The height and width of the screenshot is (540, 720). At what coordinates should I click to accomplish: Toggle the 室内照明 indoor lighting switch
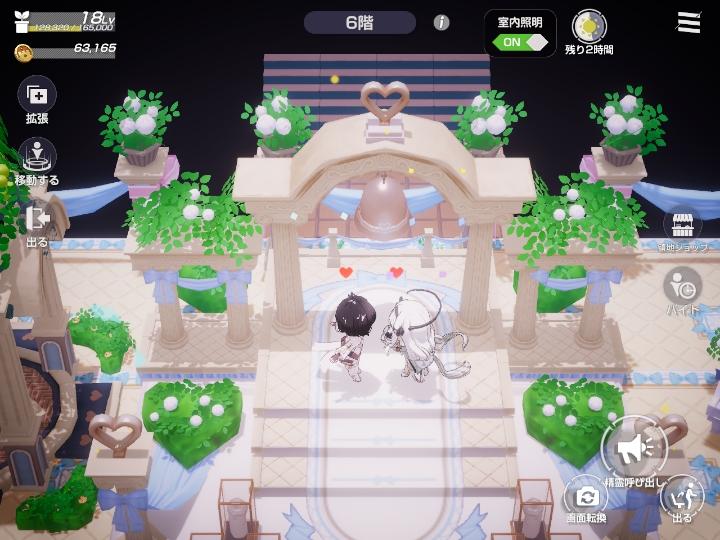522,42
